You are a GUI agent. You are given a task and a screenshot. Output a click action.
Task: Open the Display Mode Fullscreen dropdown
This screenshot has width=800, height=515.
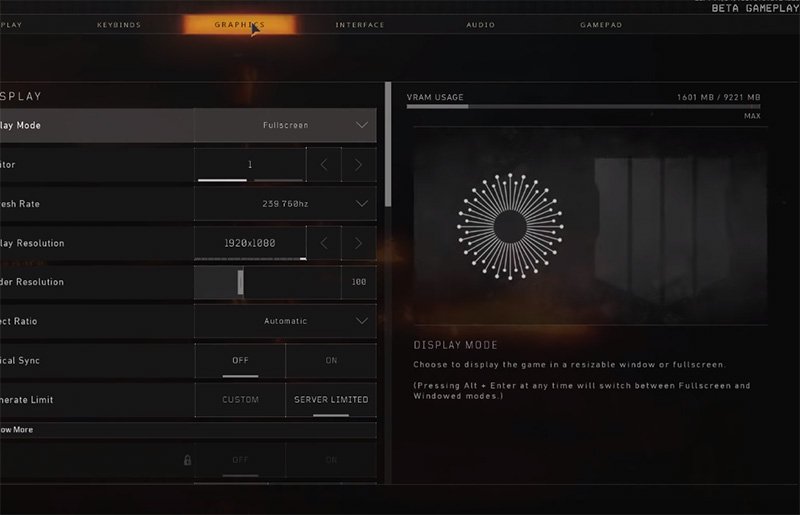coord(285,125)
